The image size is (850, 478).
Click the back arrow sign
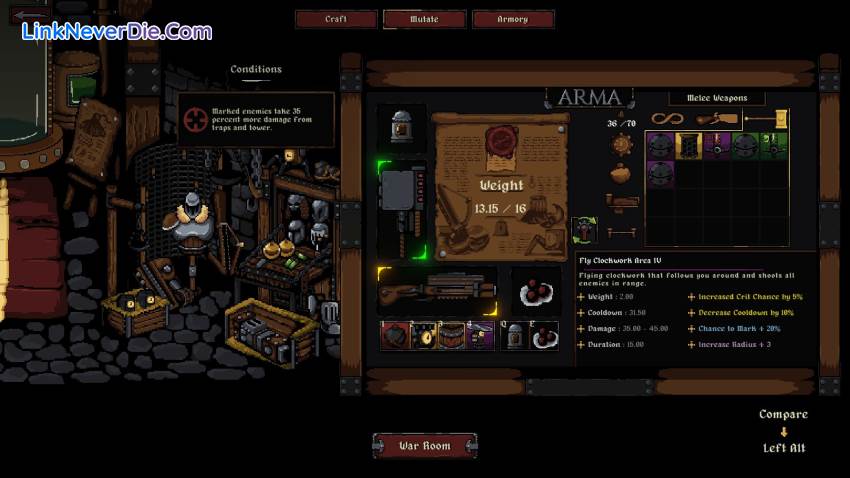click(28, 16)
